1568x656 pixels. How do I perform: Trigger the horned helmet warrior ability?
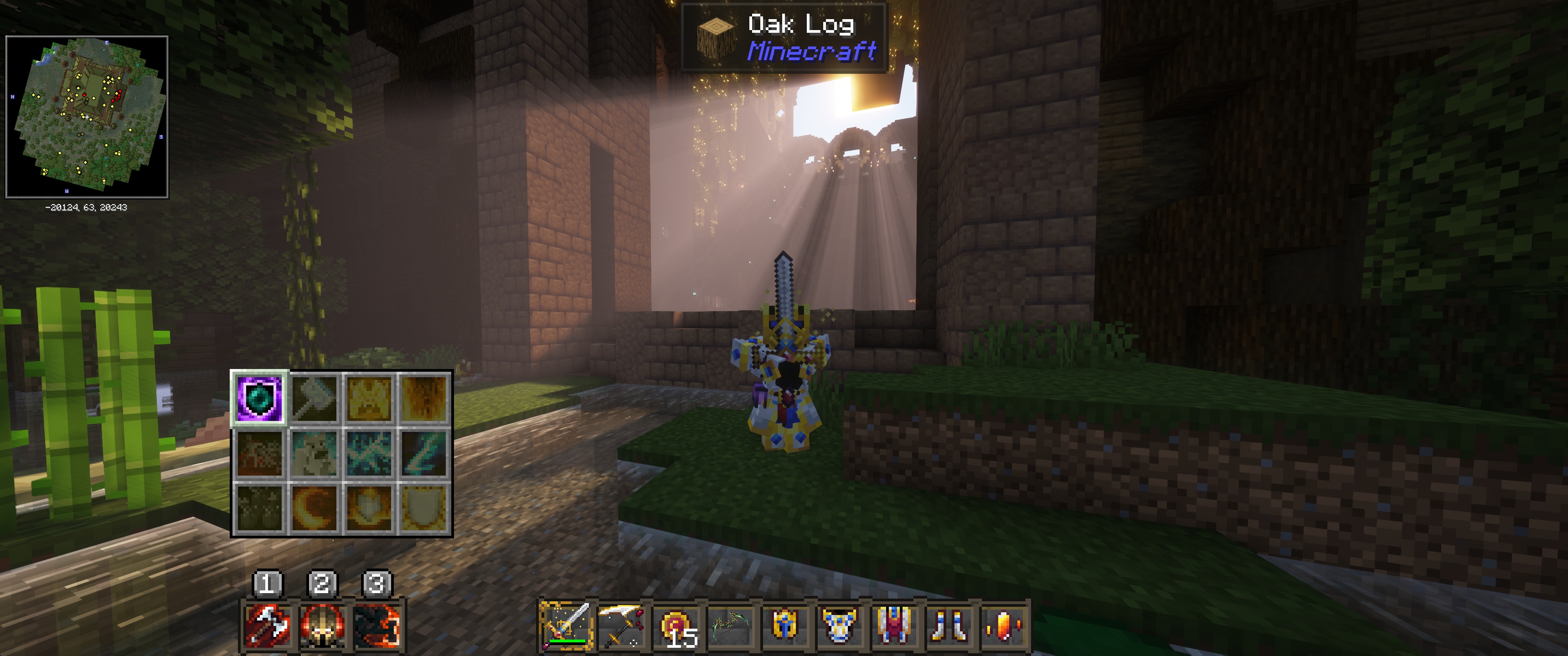click(x=323, y=625)
